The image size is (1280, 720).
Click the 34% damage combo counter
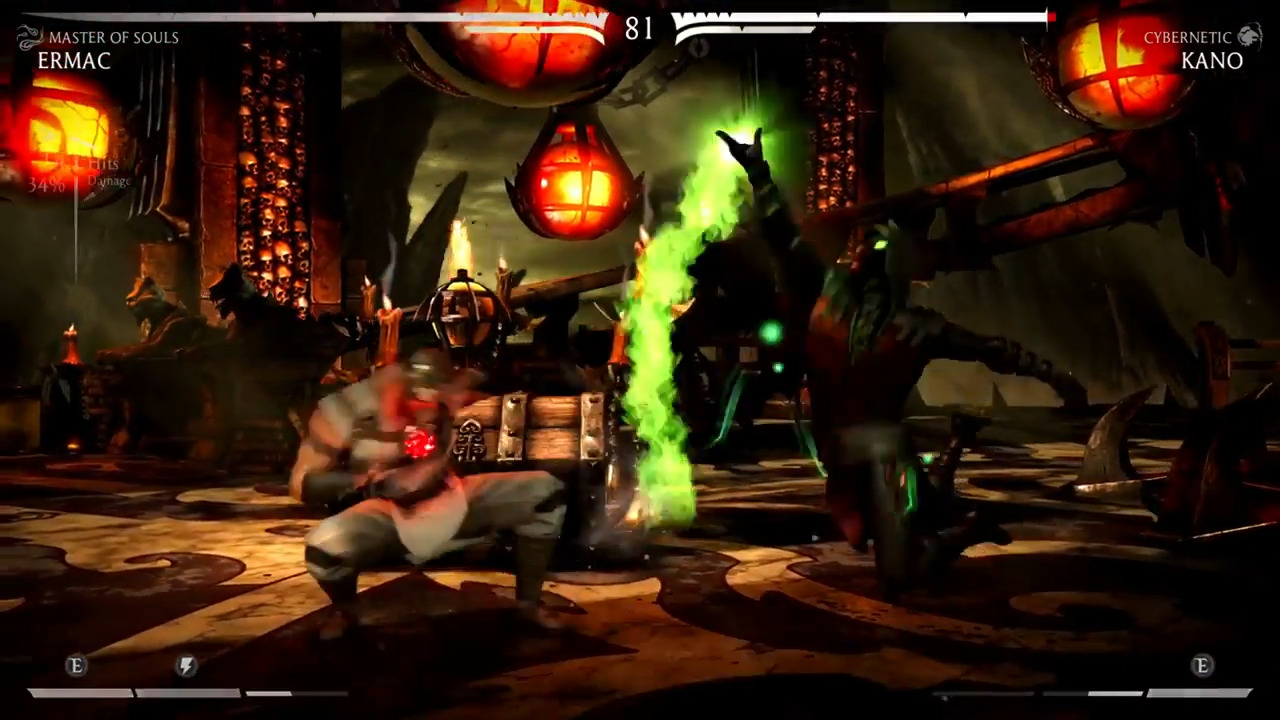[x=46, y=186]
